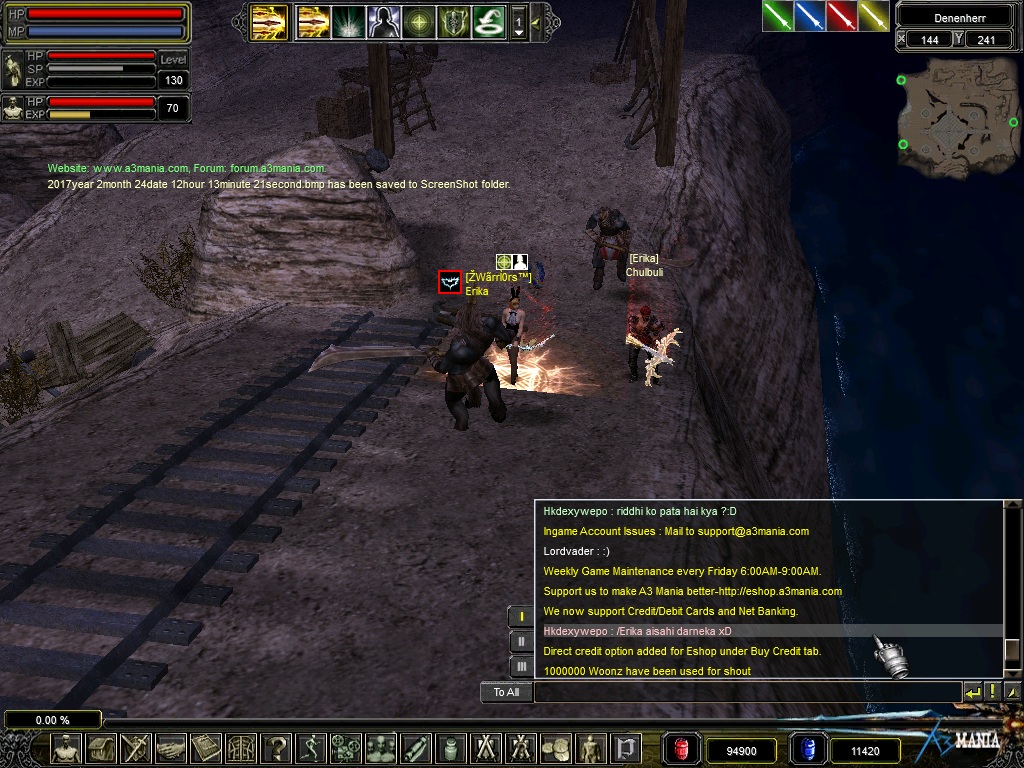Select the blue sword icon
Viewport: 1024px width, 768px height.
click(810, 16)
